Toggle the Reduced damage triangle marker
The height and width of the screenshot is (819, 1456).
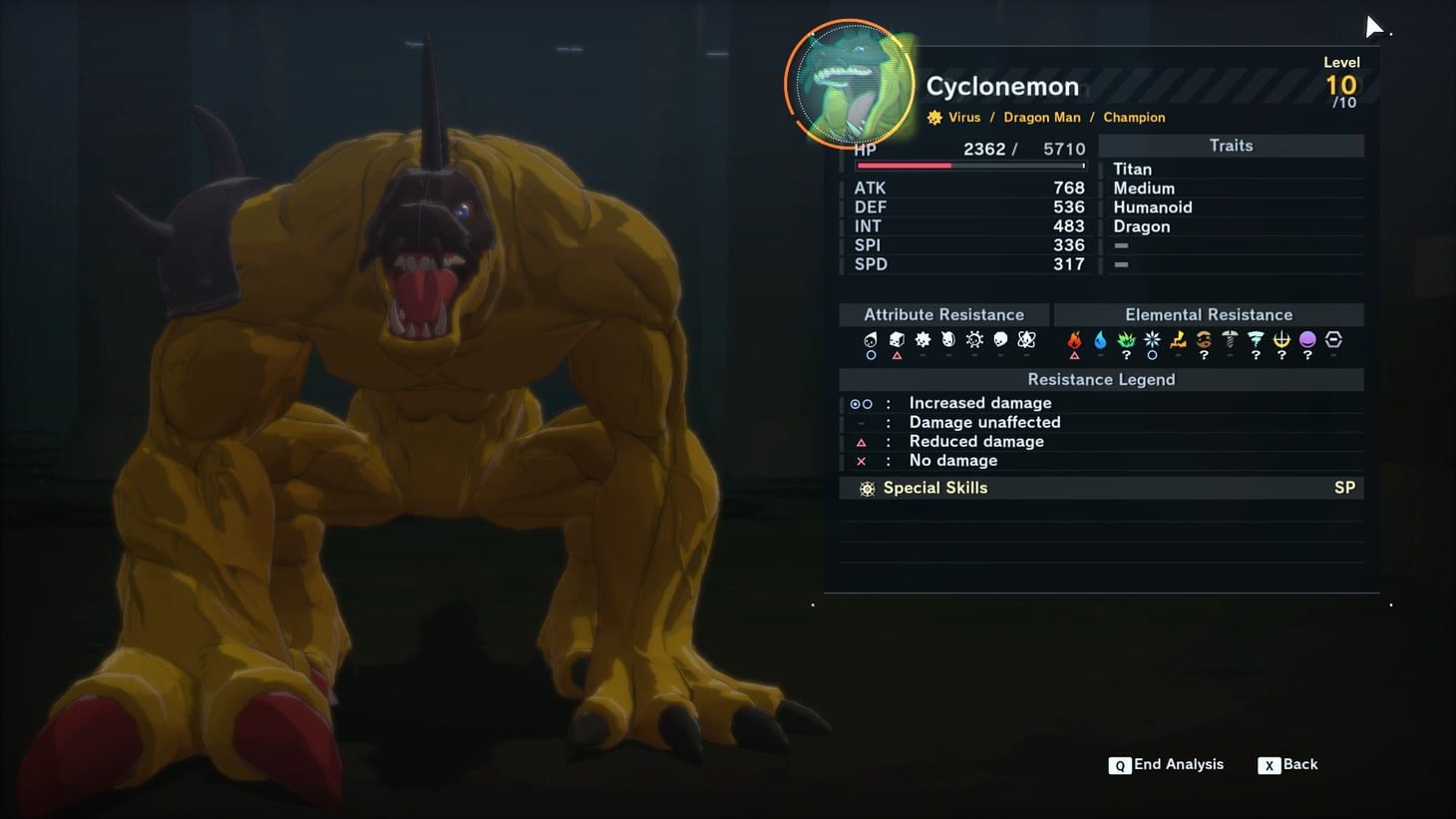861,442
